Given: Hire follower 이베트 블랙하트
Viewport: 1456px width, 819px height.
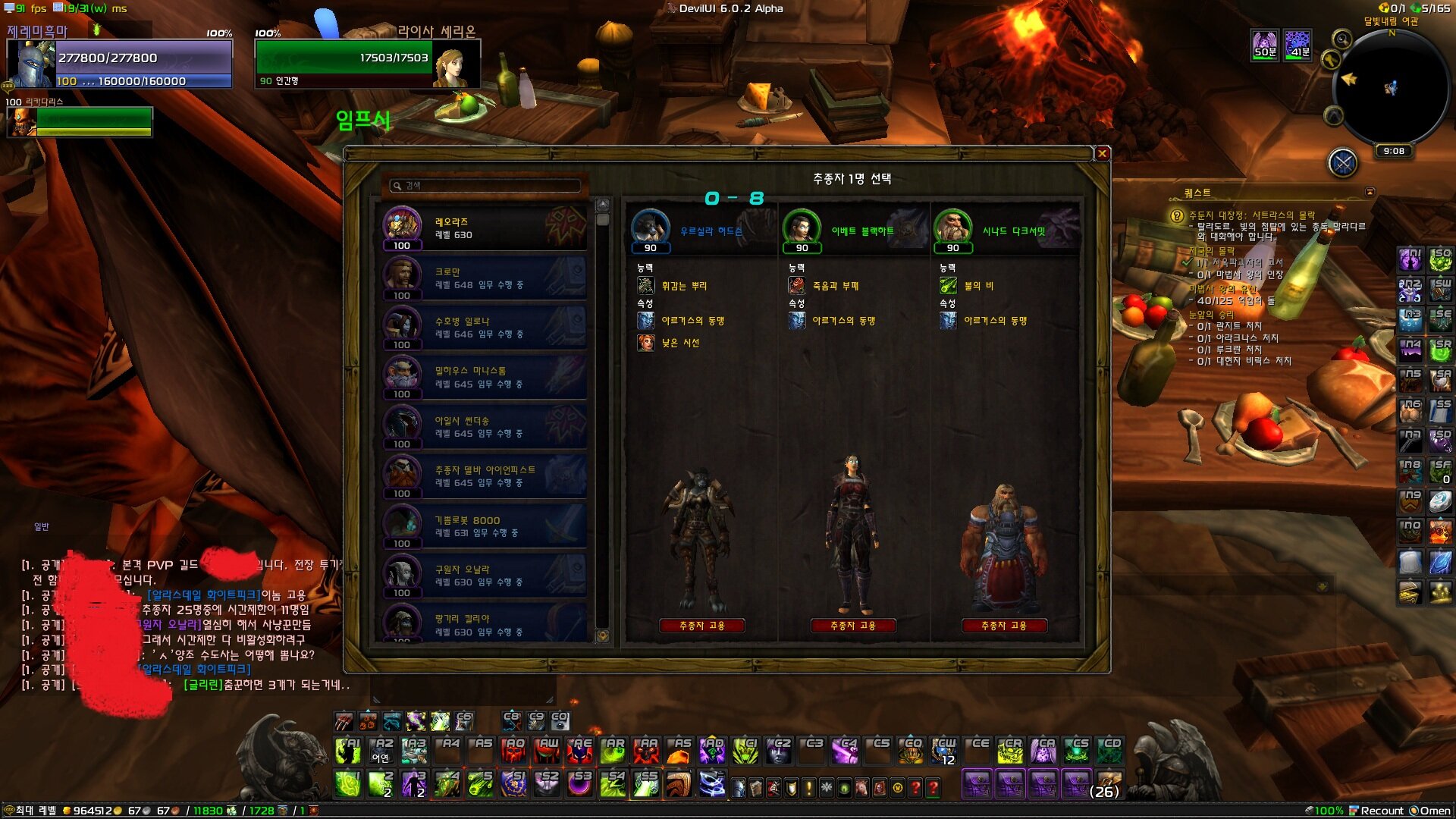Looking at the screenshot, I should 853,626.
